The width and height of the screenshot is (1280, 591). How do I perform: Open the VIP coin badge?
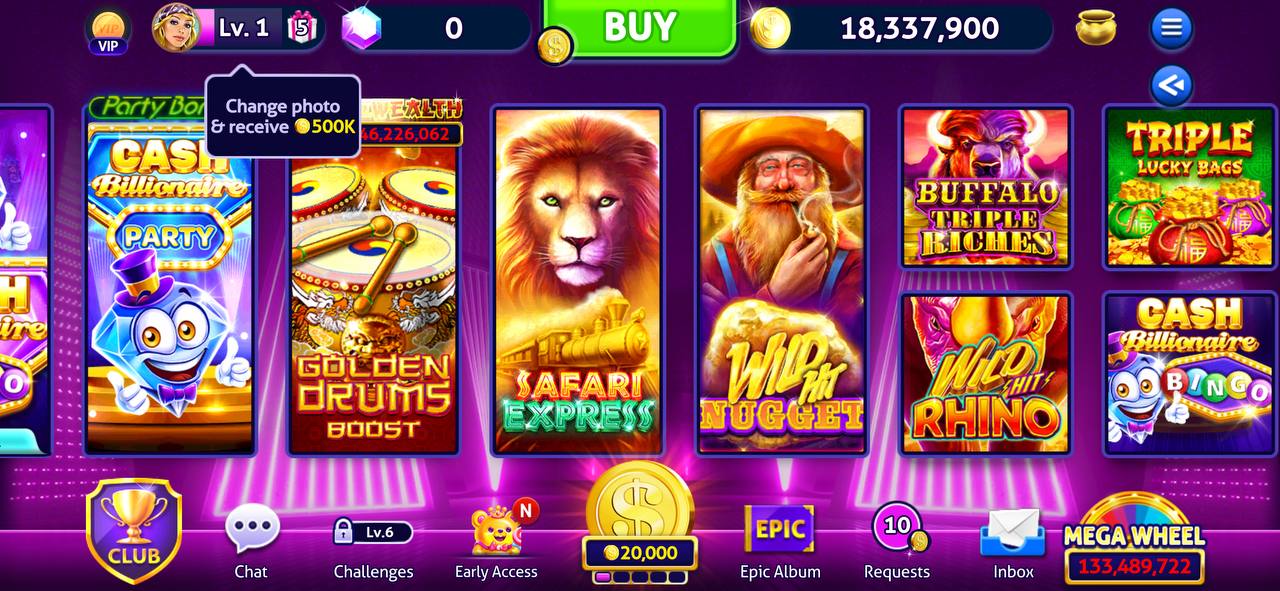pyautogui.click(x=108, y=30)
